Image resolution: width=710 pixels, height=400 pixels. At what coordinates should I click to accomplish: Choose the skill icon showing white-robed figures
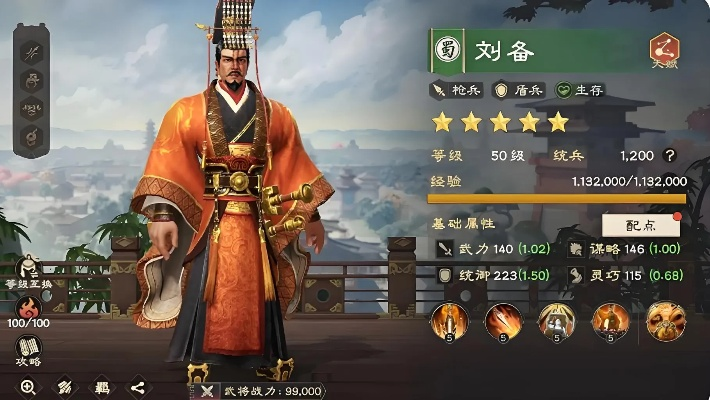556,320
